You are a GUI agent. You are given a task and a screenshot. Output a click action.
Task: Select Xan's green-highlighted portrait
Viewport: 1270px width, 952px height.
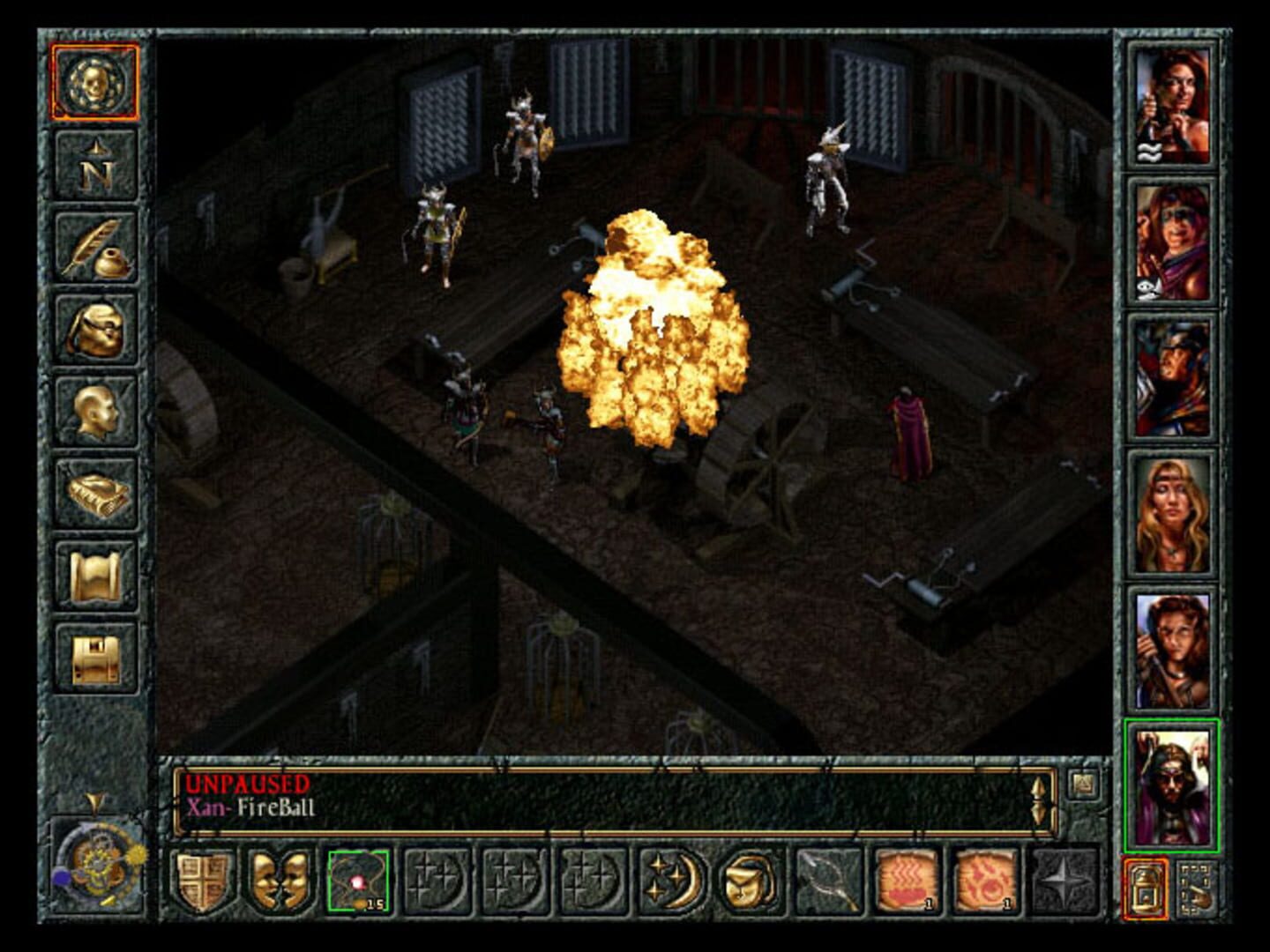(1173, 785)
